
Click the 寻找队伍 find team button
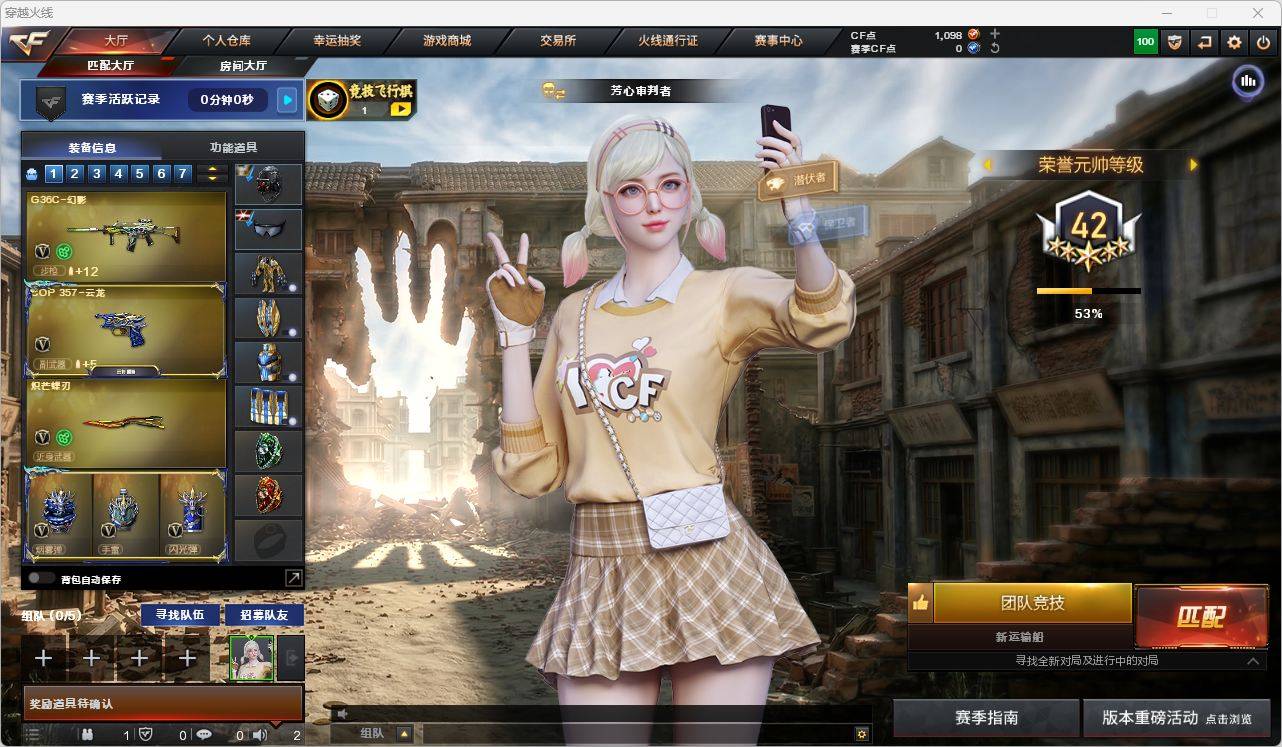(178, 615)
